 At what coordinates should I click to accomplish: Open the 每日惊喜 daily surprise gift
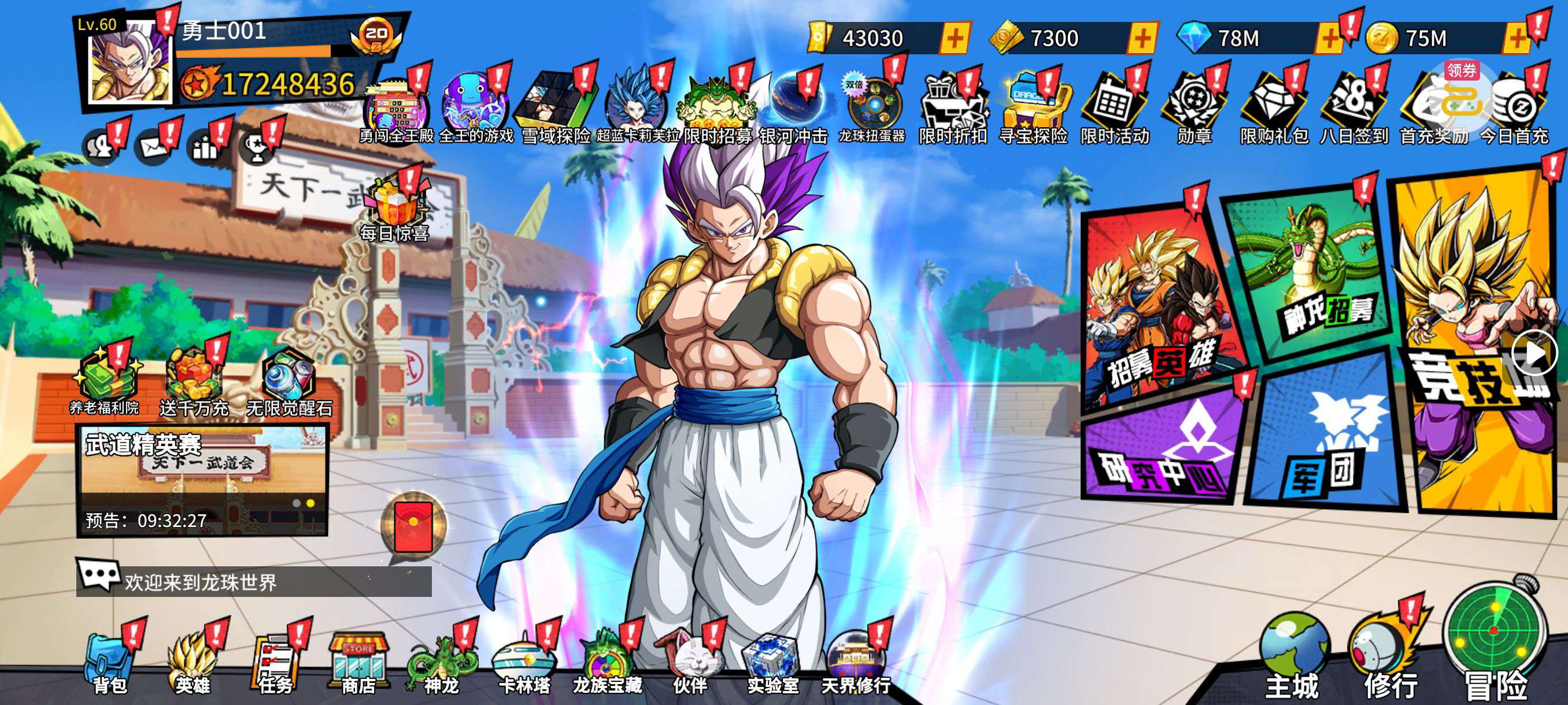tap(395, 207)
